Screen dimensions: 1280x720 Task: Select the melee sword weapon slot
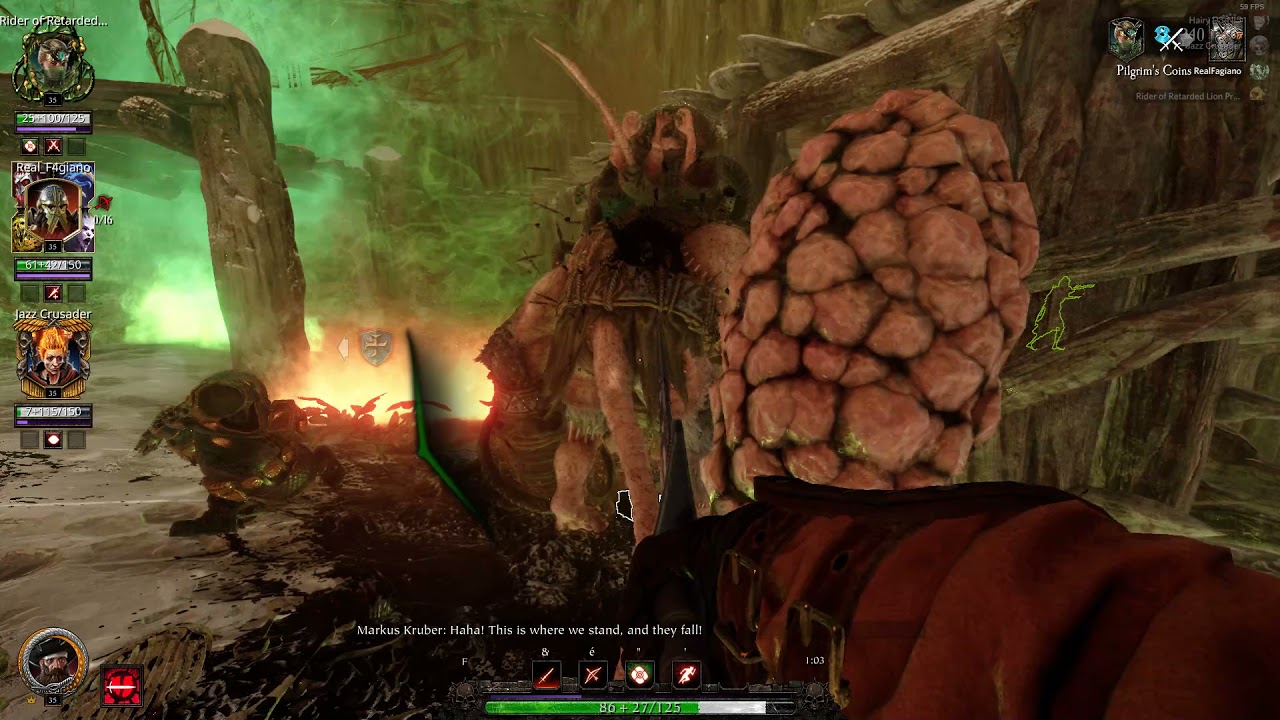point(545,676)
